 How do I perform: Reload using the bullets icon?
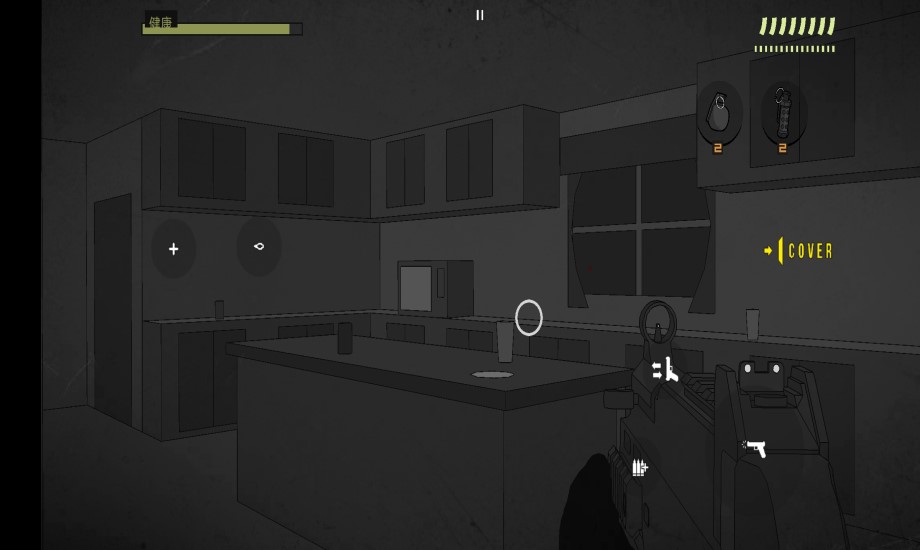point(639,467)
